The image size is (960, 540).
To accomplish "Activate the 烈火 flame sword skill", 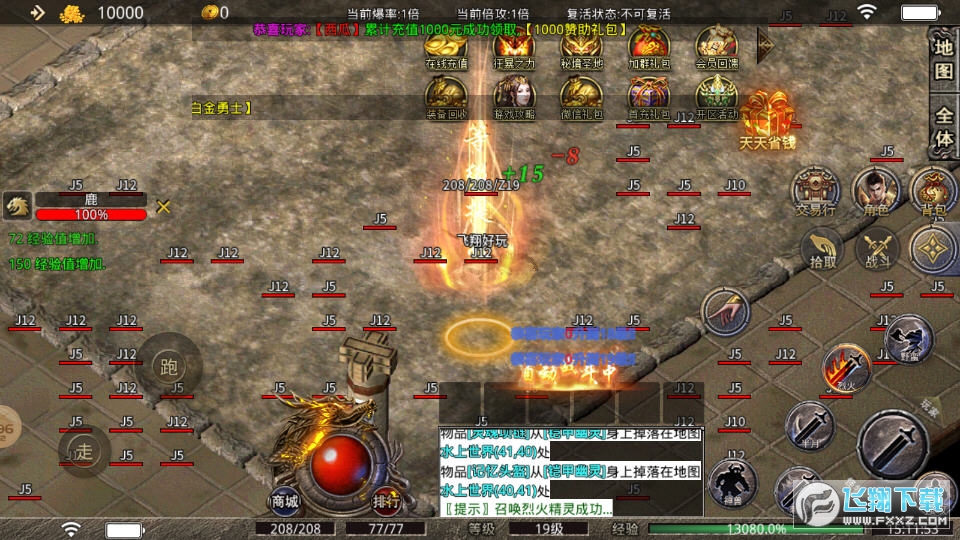I will coord(846,368).
